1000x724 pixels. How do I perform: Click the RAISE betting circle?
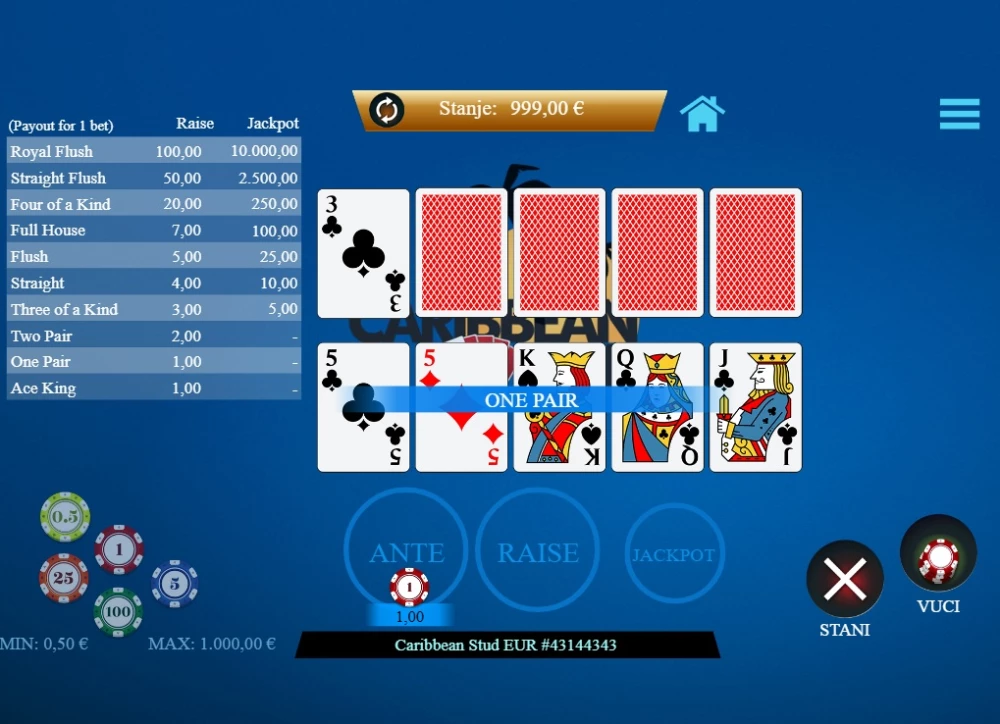pyautogui.click(x=538, y=551)
